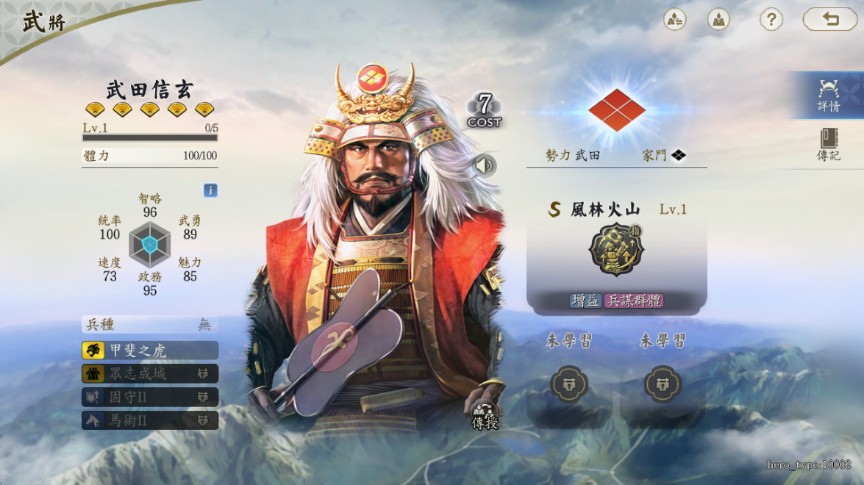Click the back arrow button
The height and width of the screenshot is (485, 864).
tap(830, 19)
